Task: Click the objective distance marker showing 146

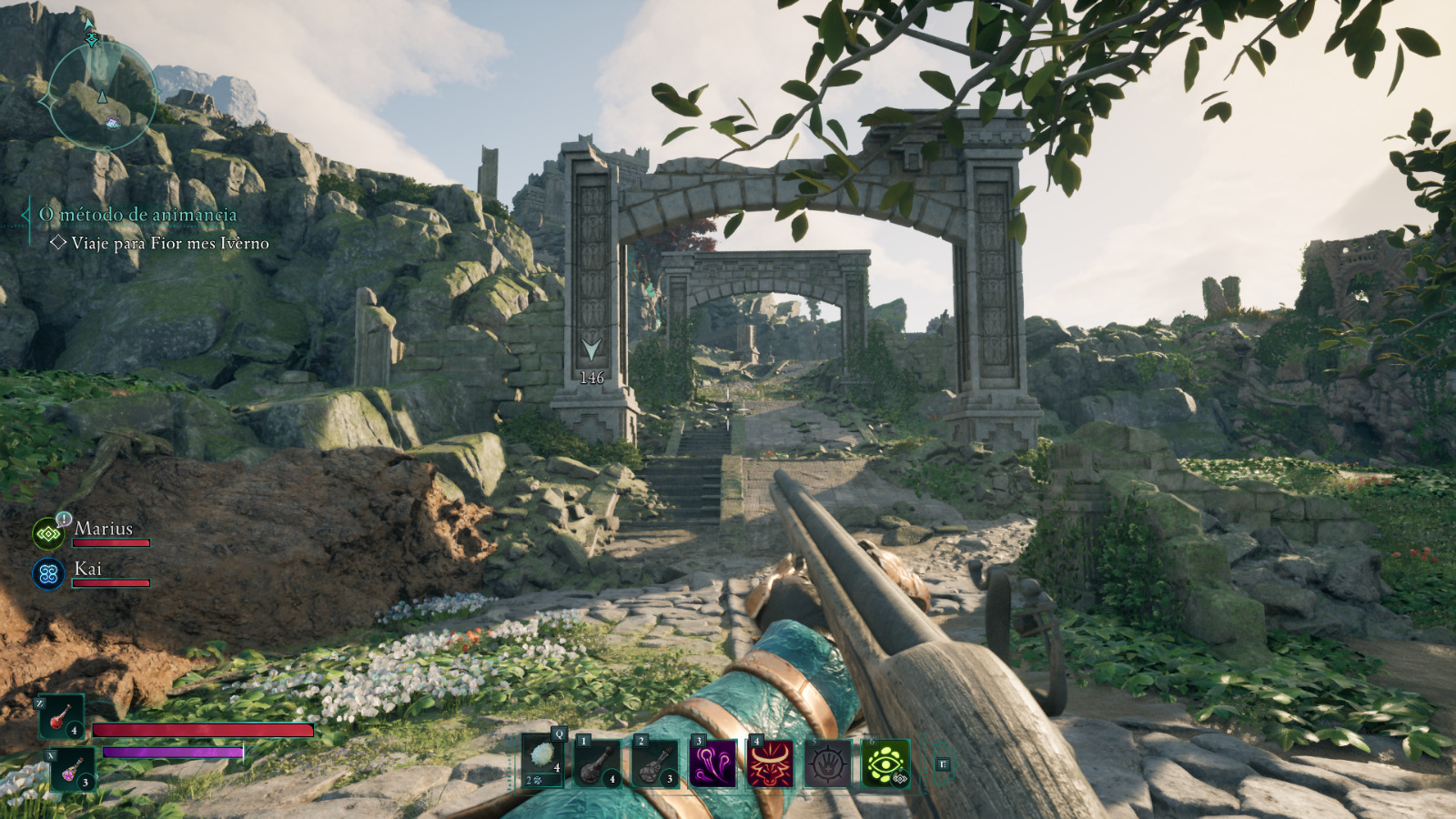Action: pyautogui.click(x=591, y=361)
